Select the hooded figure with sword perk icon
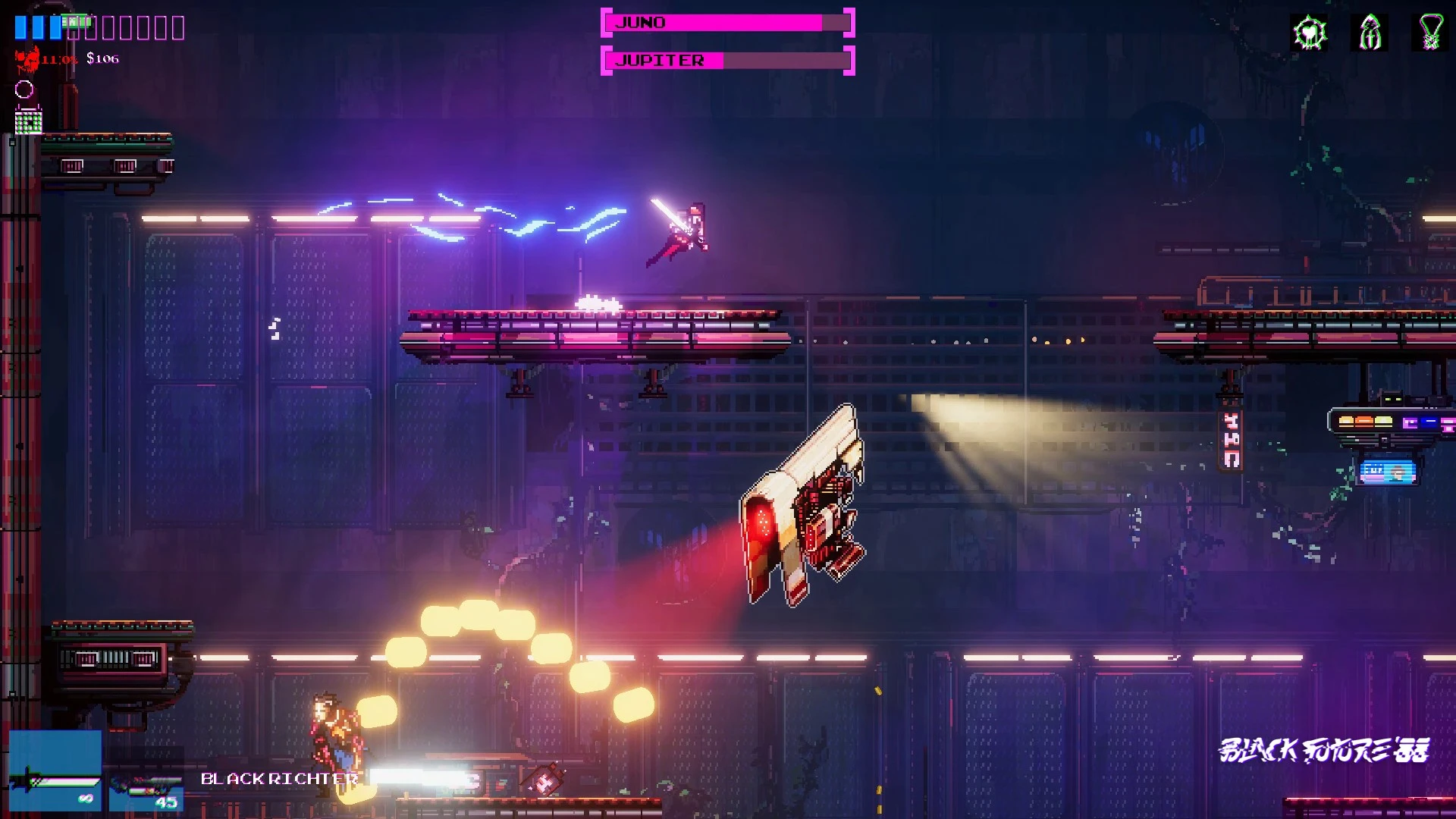Viewport: 1456px width, 819px height. [1370, 33]
